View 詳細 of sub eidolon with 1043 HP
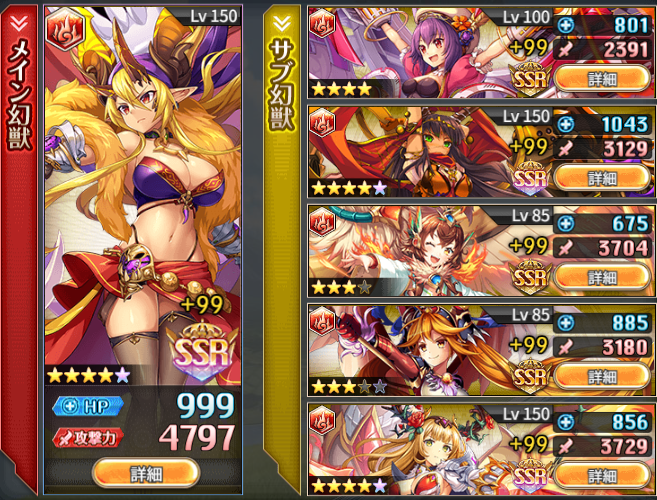Viewport: 657px width, 500px height. tap(602, 177)
